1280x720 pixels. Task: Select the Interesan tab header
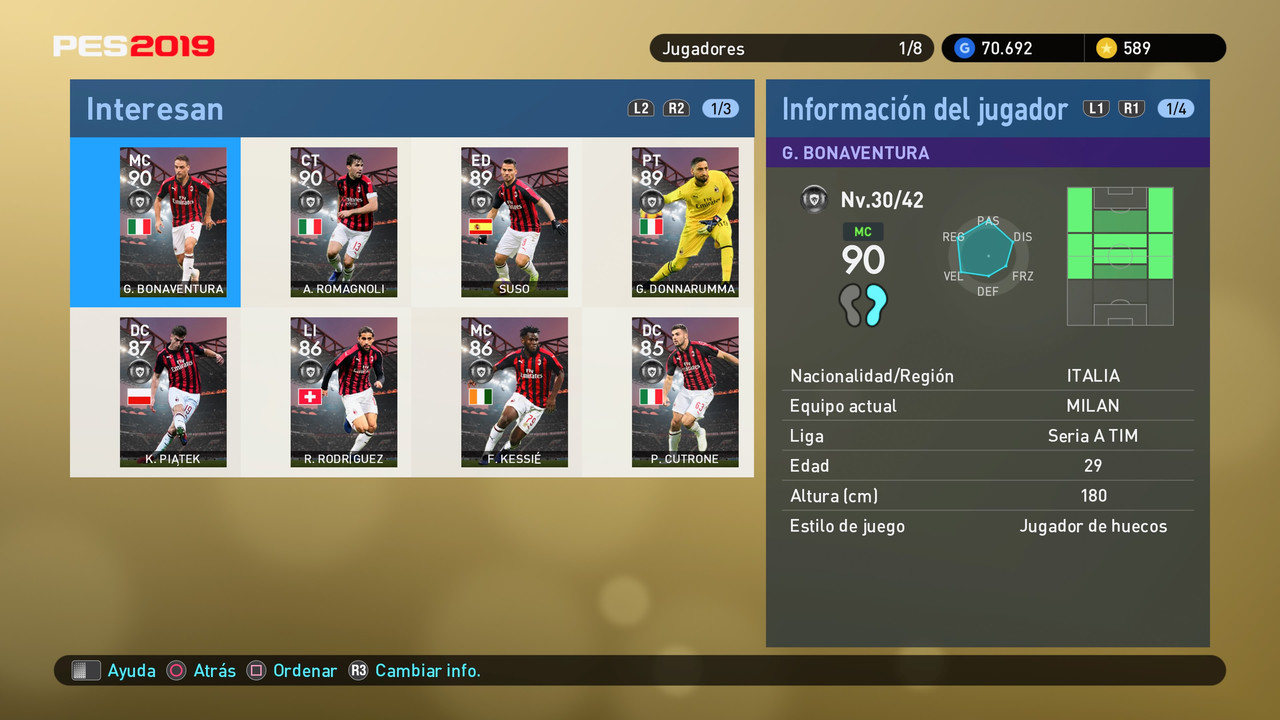154,108
